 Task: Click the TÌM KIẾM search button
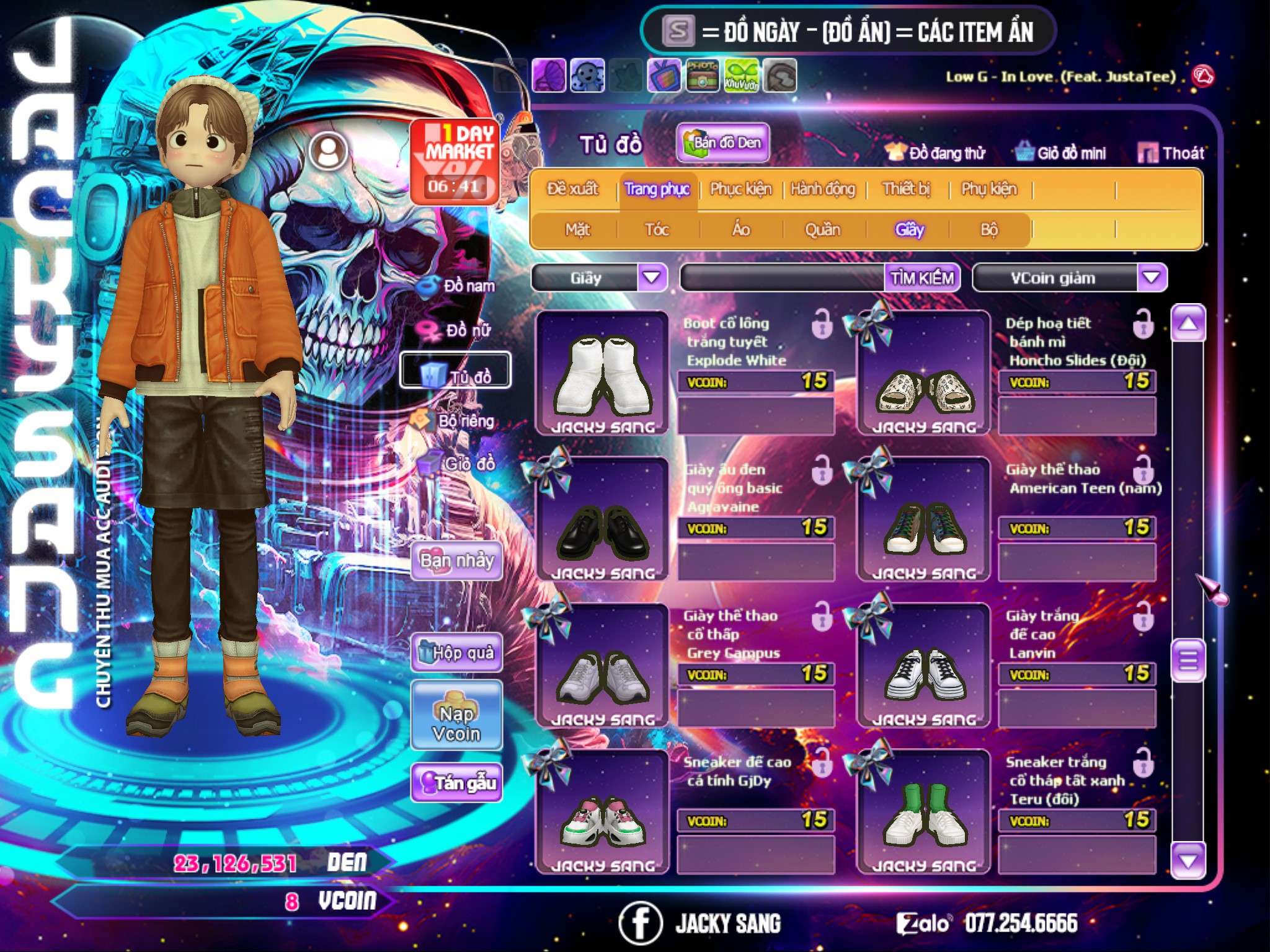pos(921,278)
